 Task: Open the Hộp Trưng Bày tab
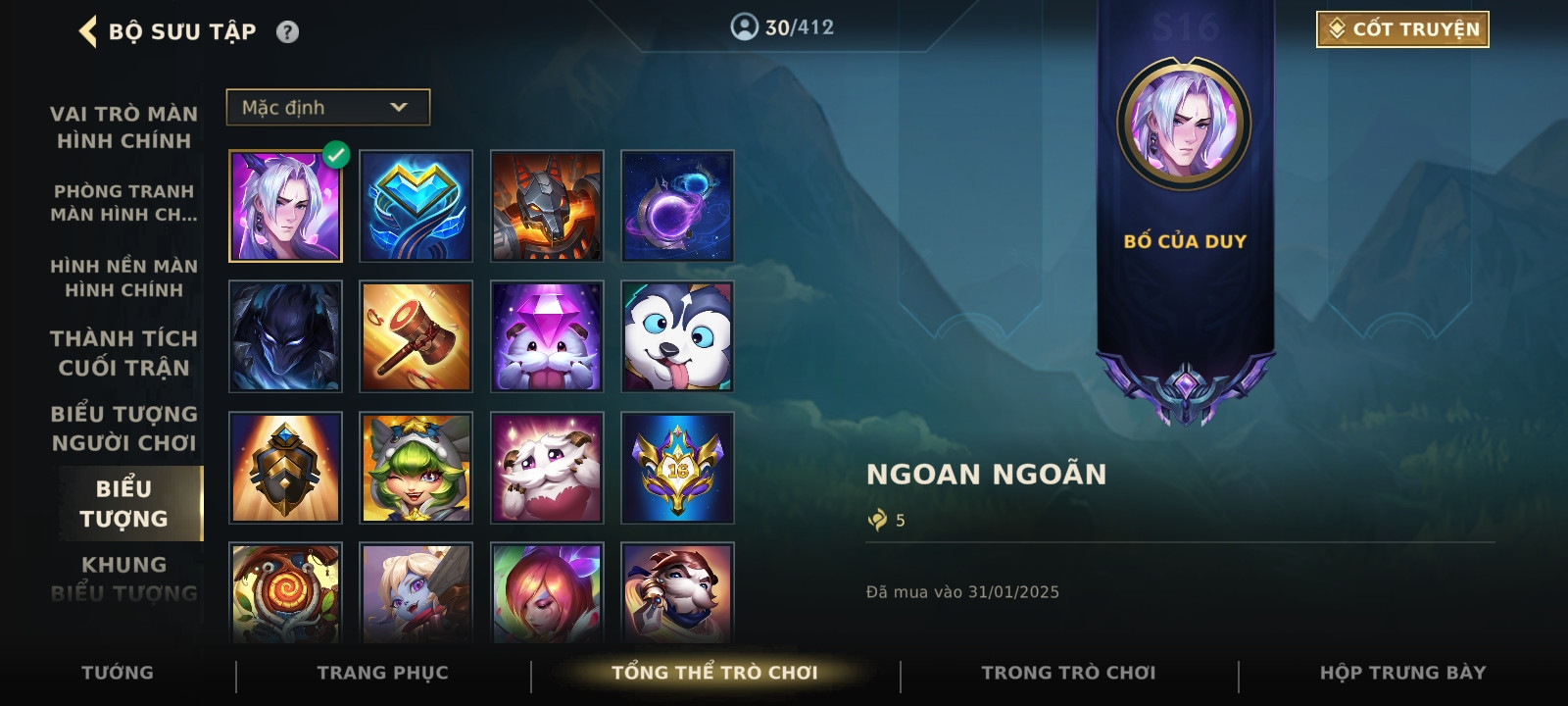click(1402, 673)
